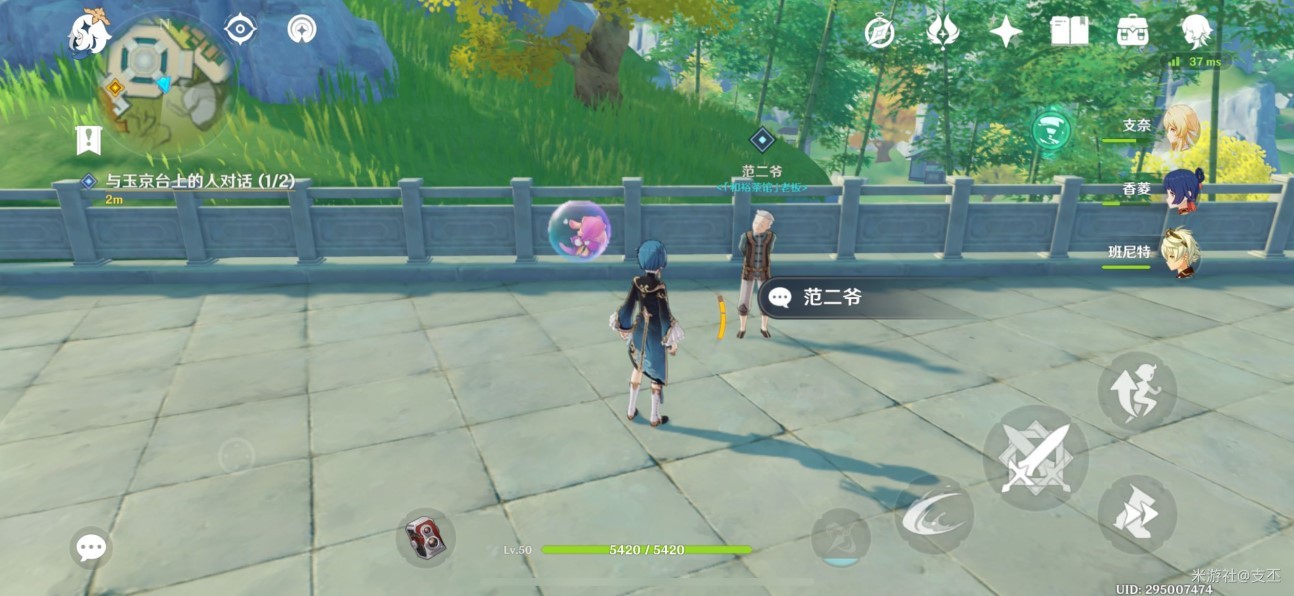The width and height of the screenshot is (1294, 596).
Task: Tap the jump button
Action: click(x=1136, y=391)
